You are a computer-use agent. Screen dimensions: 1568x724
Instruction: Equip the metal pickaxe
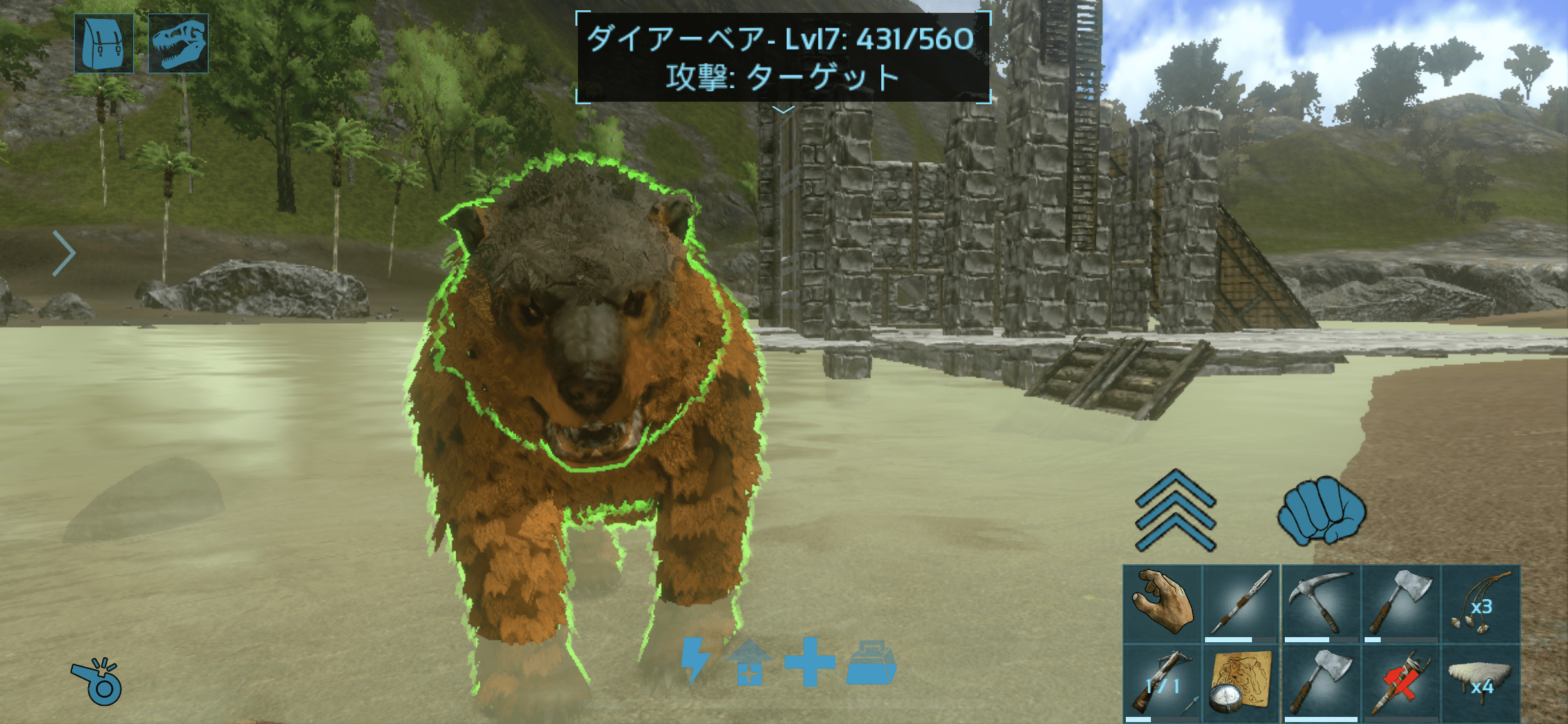[1320, 604]
